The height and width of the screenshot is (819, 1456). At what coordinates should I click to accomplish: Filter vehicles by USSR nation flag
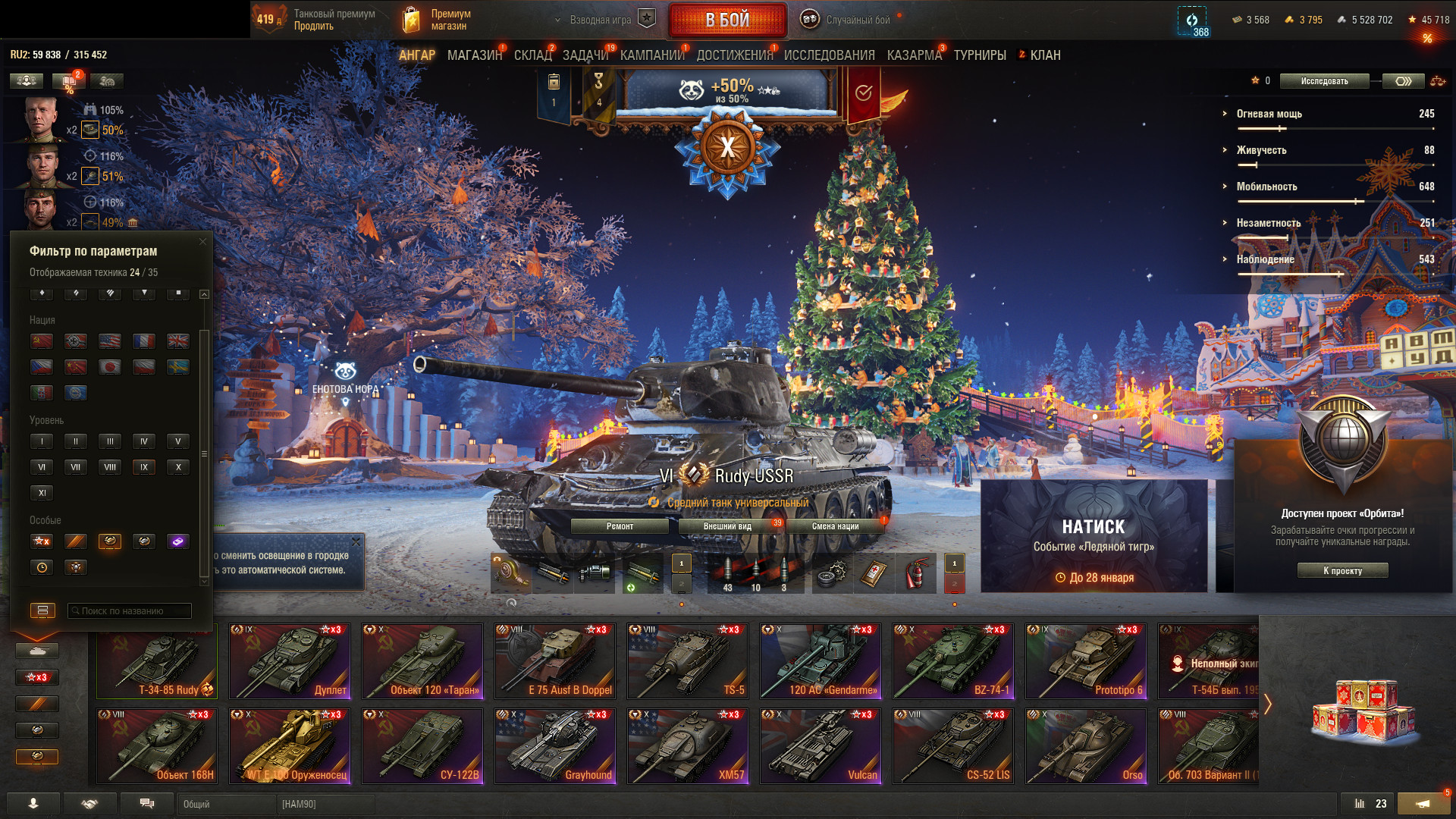pyautogui.click(x=42, y=341)
